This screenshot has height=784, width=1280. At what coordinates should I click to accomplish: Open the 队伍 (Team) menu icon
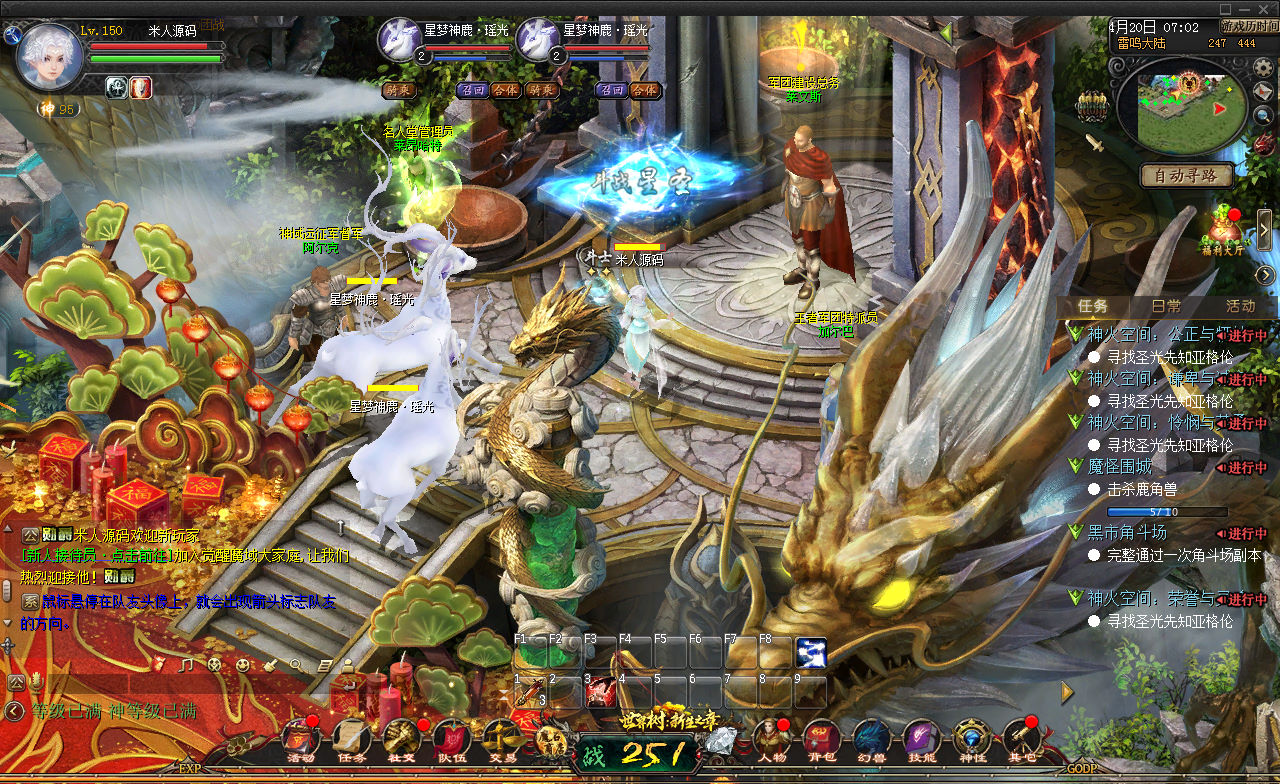452,738
